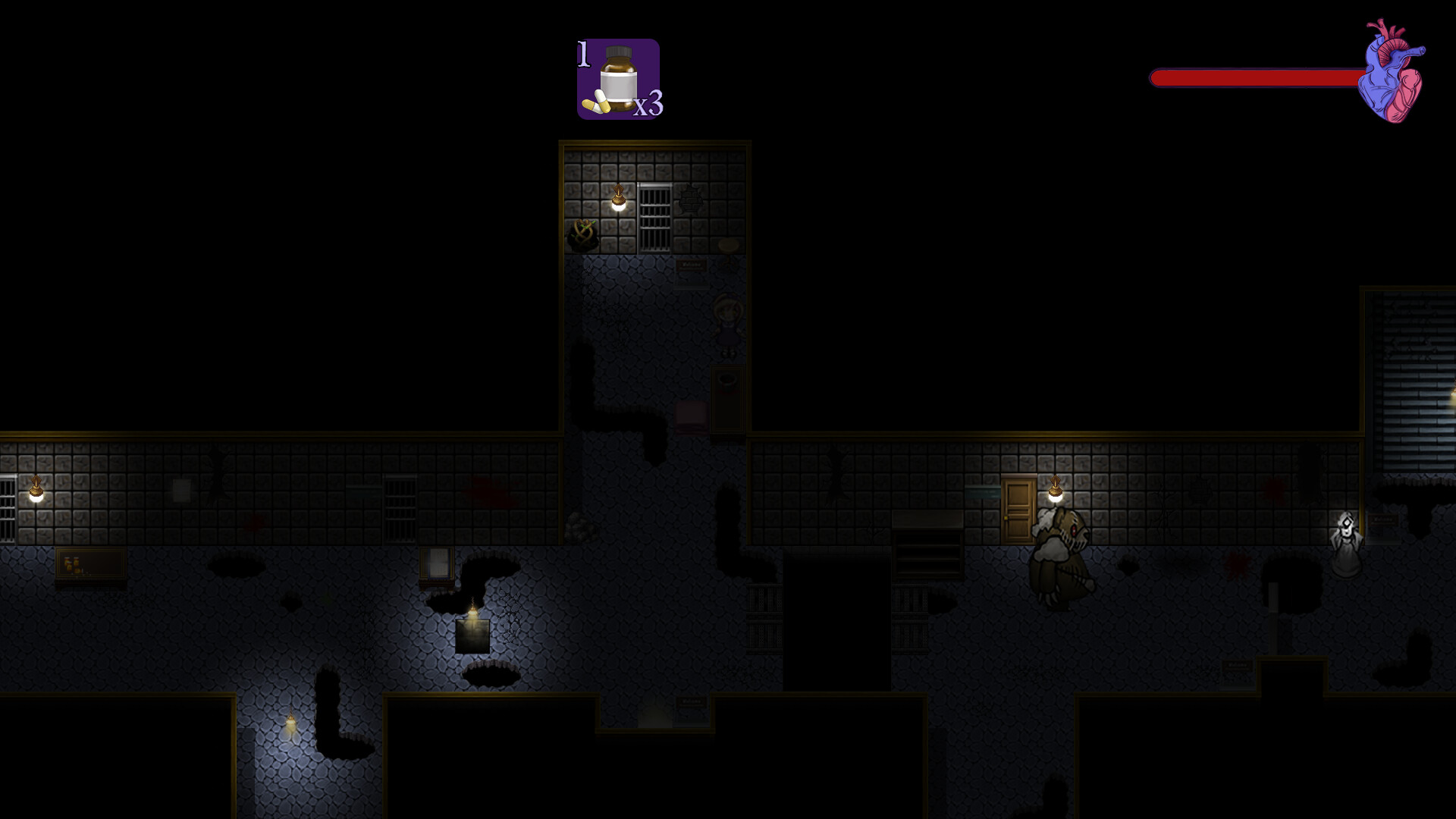
Task: Click the pink blanket on the floor
Action: pyautogui.click(x=692, y=416)
